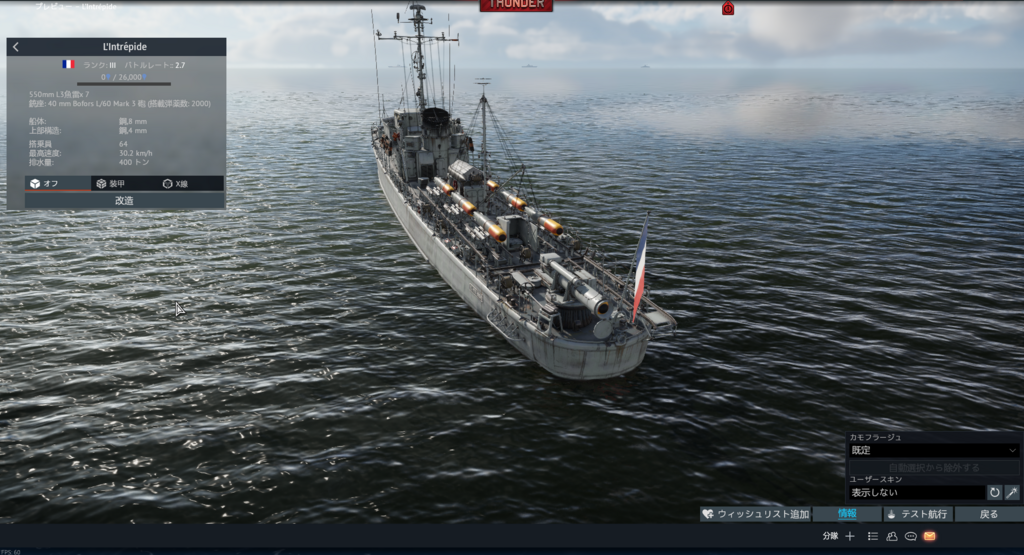The width and height of the screenshot is (1024, 555).
Task: Add ship via ウィッシュリスト追加 button
Action: (755, 514)
